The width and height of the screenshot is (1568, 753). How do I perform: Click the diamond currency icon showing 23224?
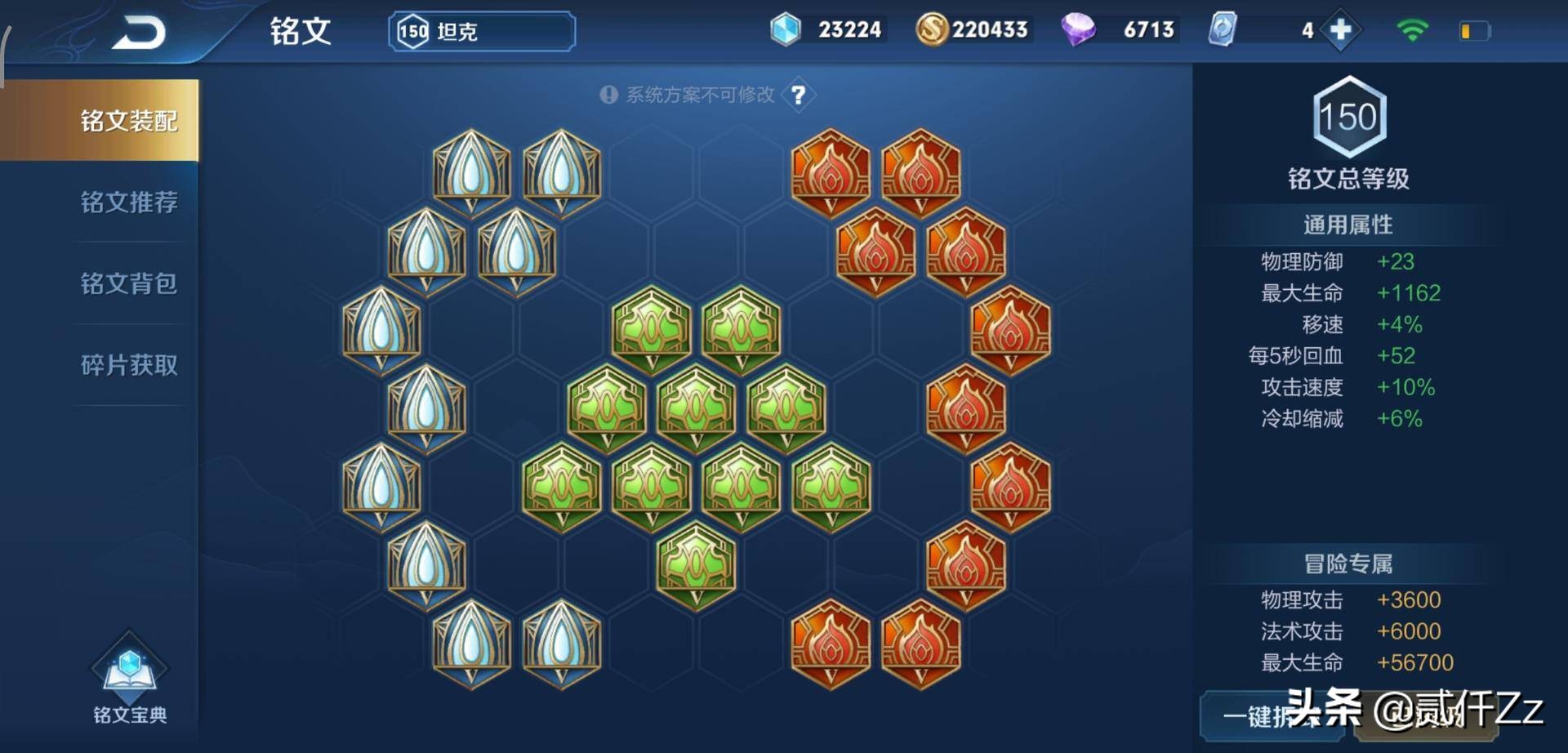pyautogui.click(x=786, y=29)
